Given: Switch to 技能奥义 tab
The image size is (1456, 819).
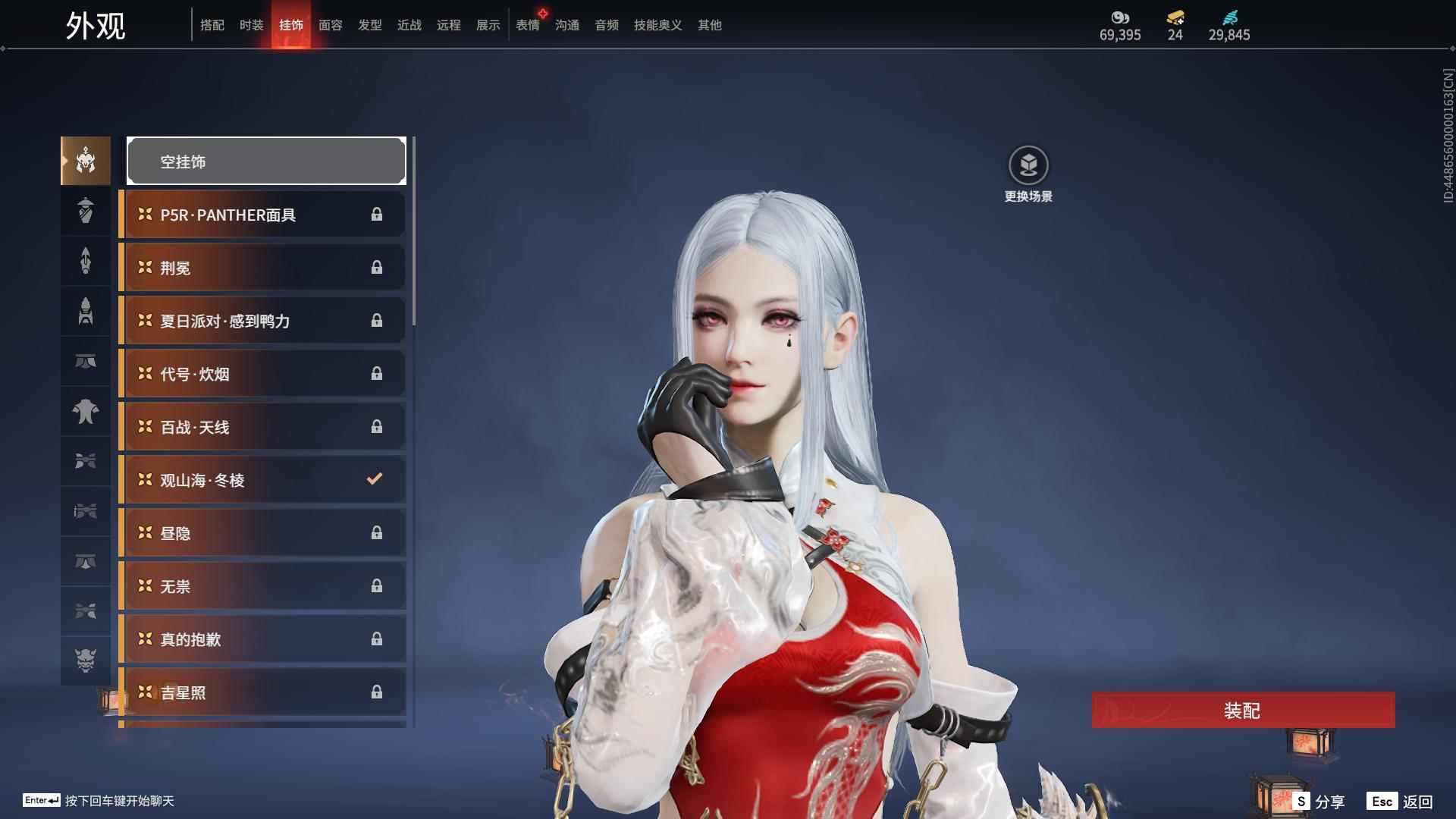Looking at the screenshot, I should [657, 25].
